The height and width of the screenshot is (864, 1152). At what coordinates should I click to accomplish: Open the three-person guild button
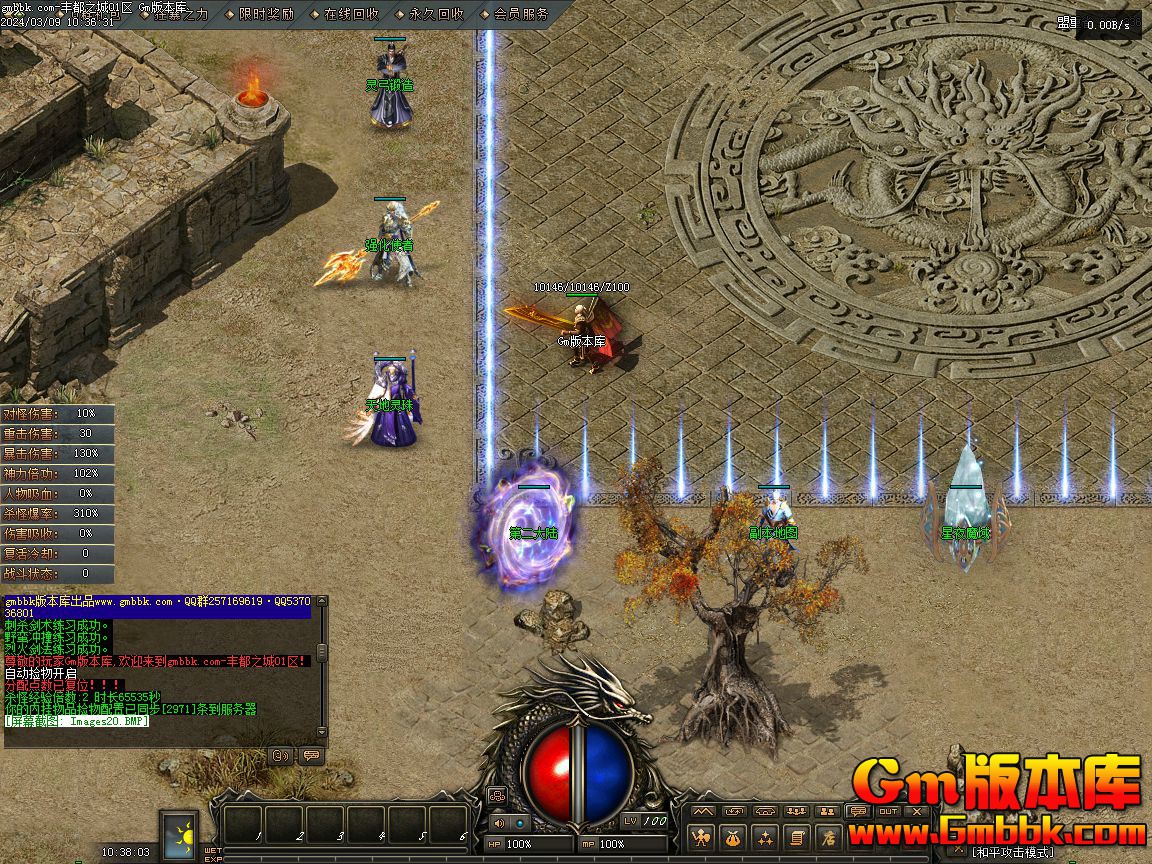point(796,811)
